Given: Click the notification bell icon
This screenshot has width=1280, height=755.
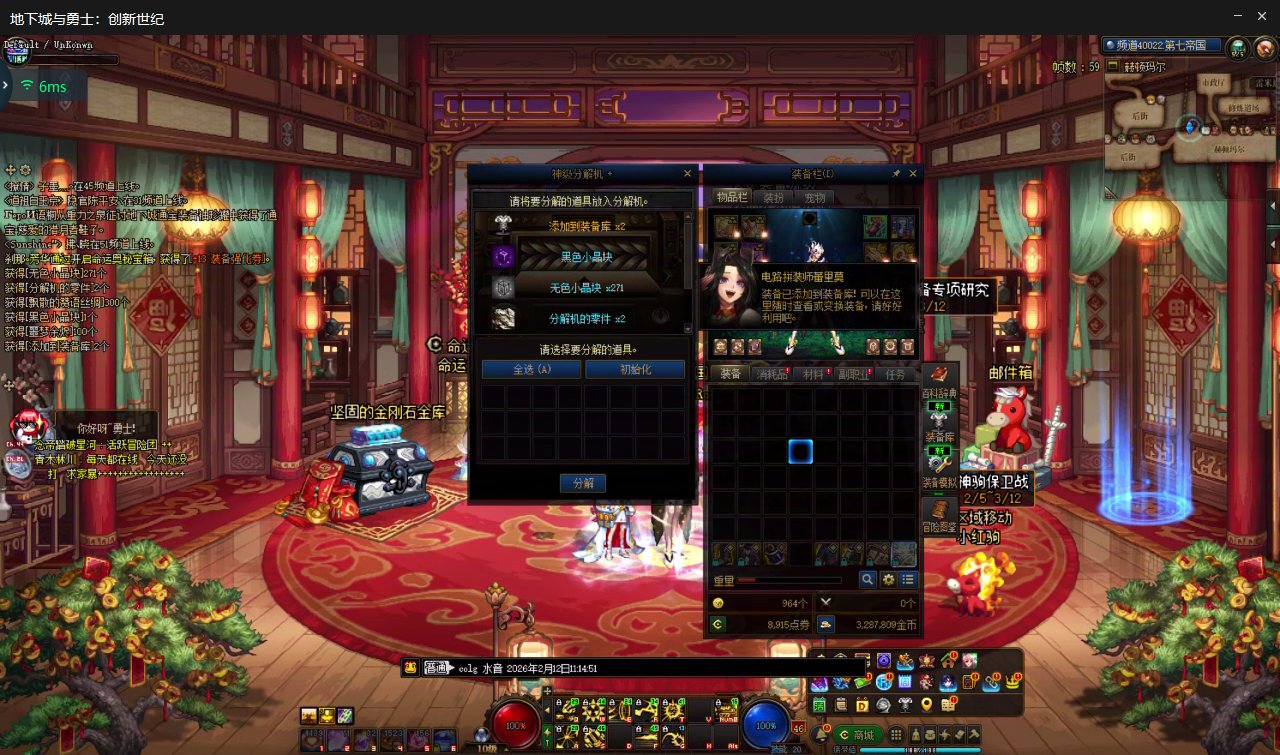Looking at the screenshot, I should pos(821,735).
